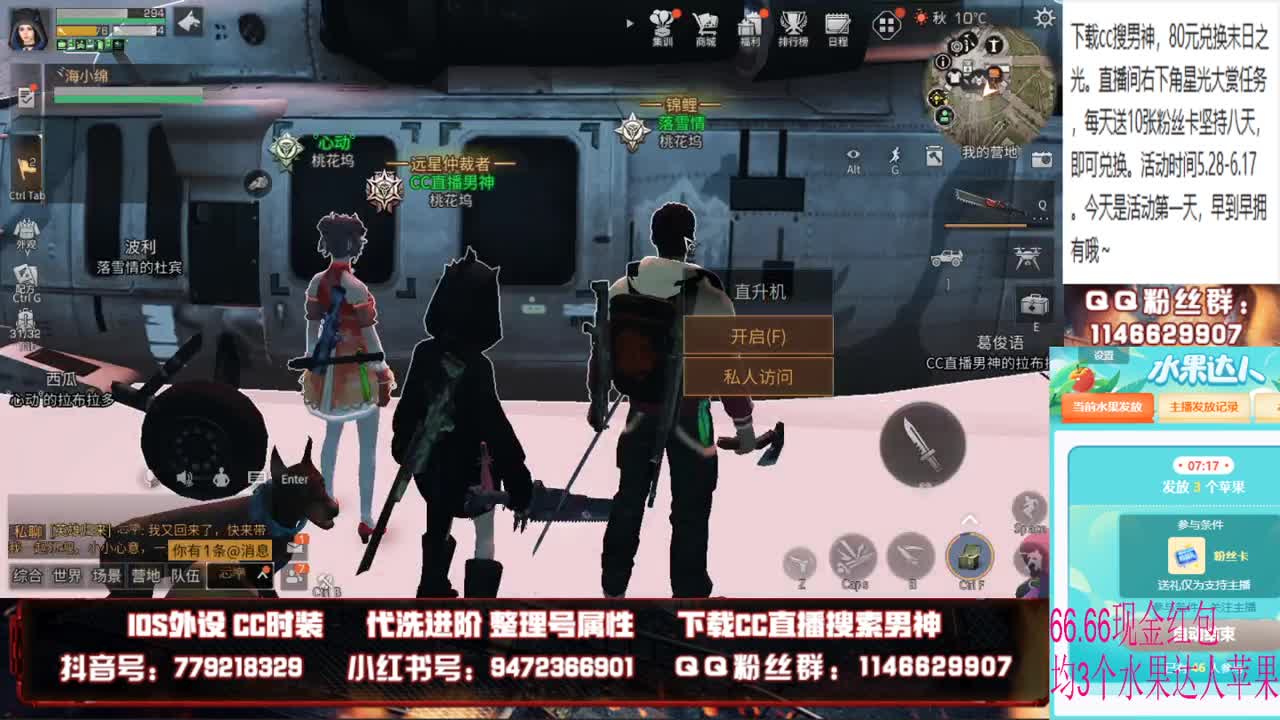Open the 日程 schedule calendar
Image resolution: width=1280 pixels, height=720 pixels.
coord(836,24)
